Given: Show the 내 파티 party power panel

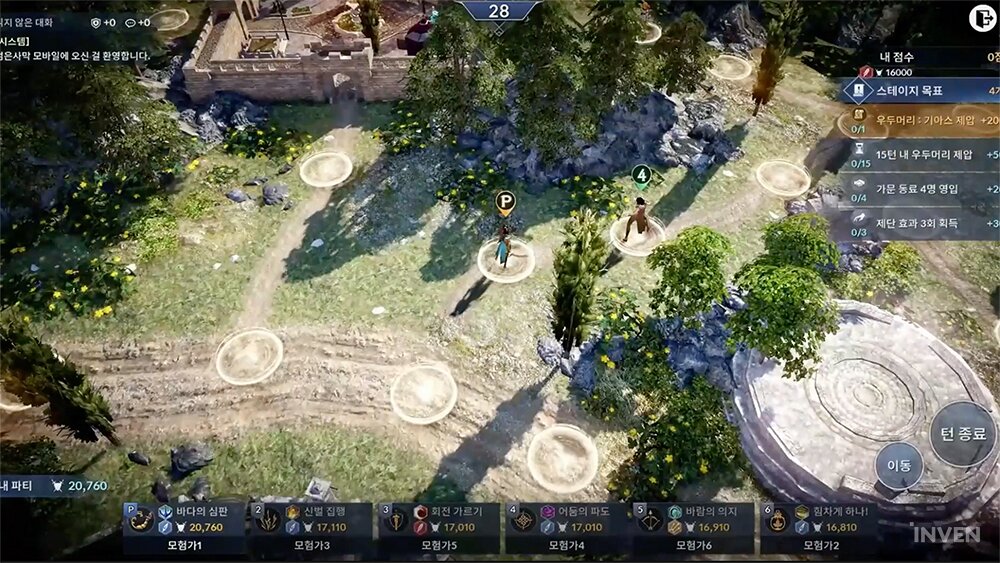Looking at the screenshot, I should tap(55, 486).
